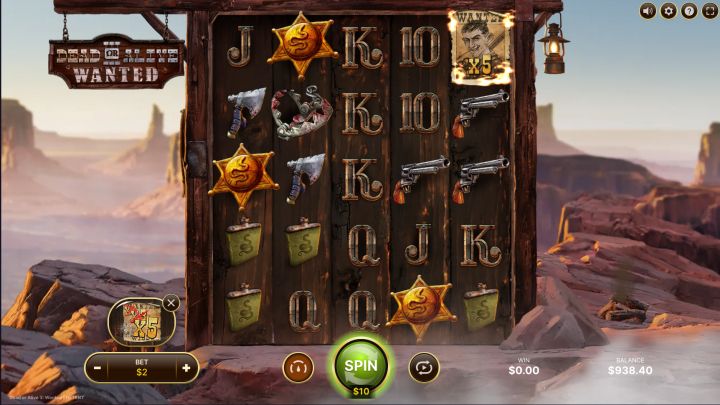Toggle the turbo speed gauge button
720x405 pixels.
[297, 368]
